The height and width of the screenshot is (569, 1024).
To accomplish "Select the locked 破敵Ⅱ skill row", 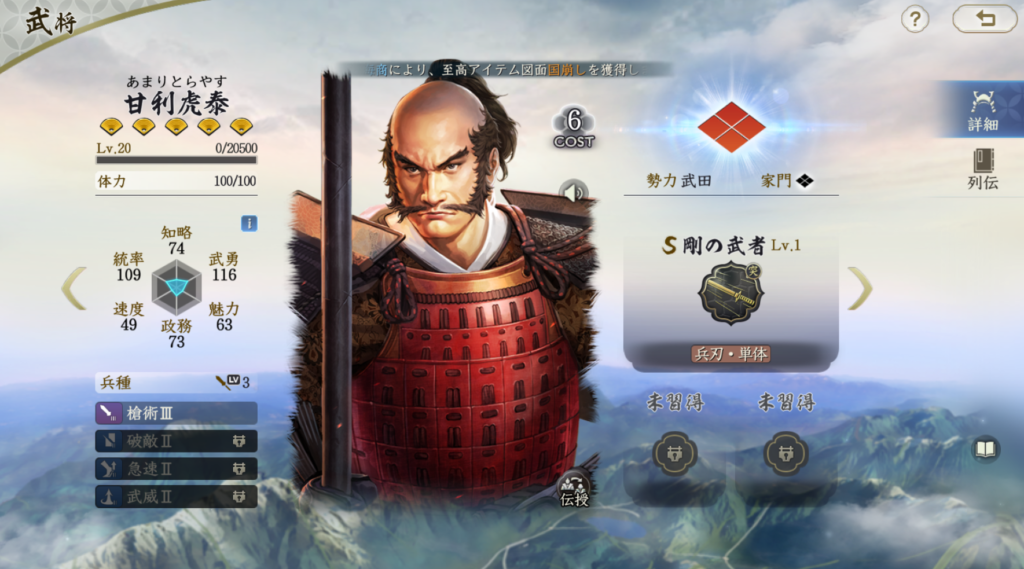I will [x=176, y=441].
